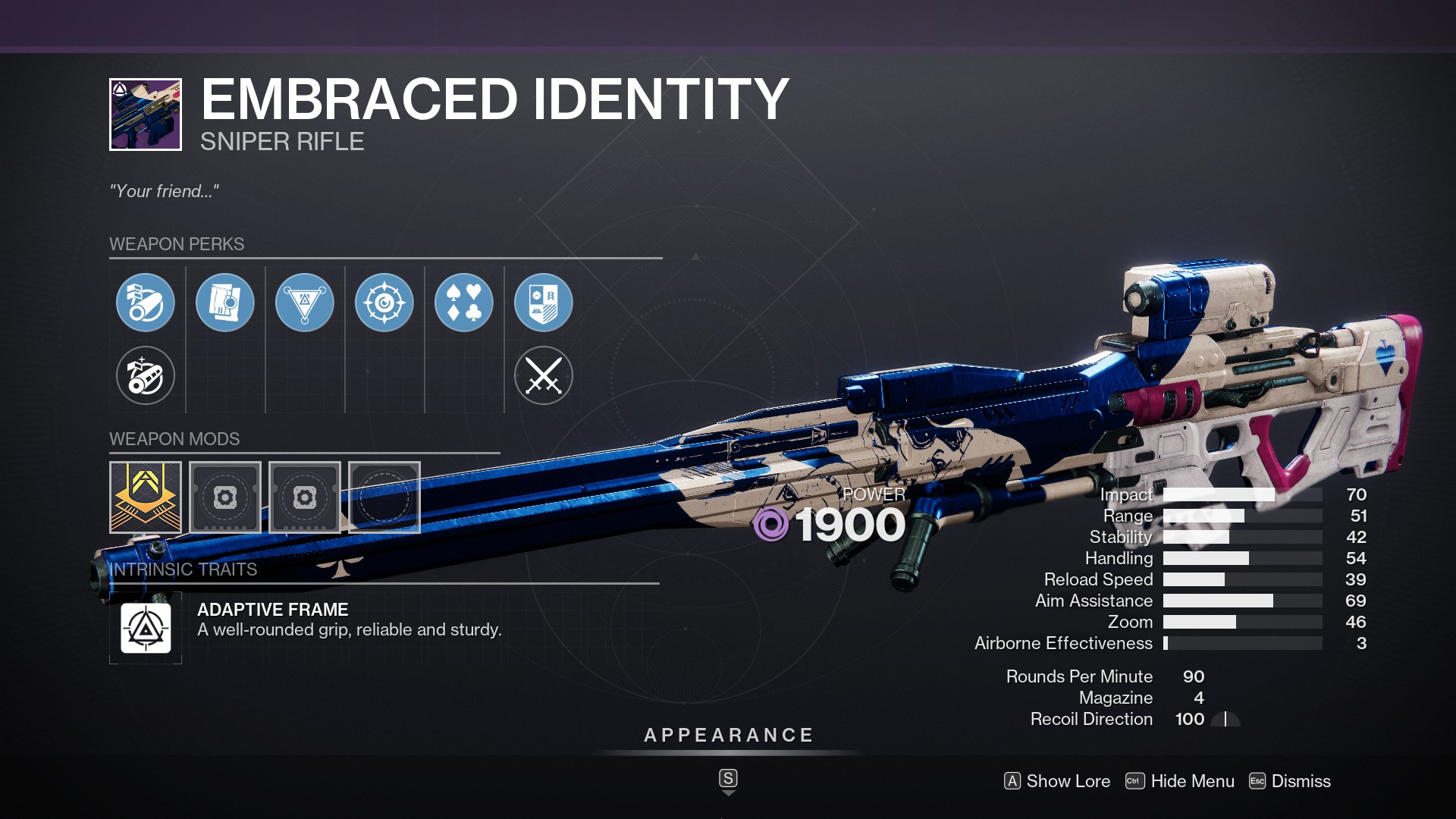Select the card suits perk icon
1456x819 pixels.
464,303
